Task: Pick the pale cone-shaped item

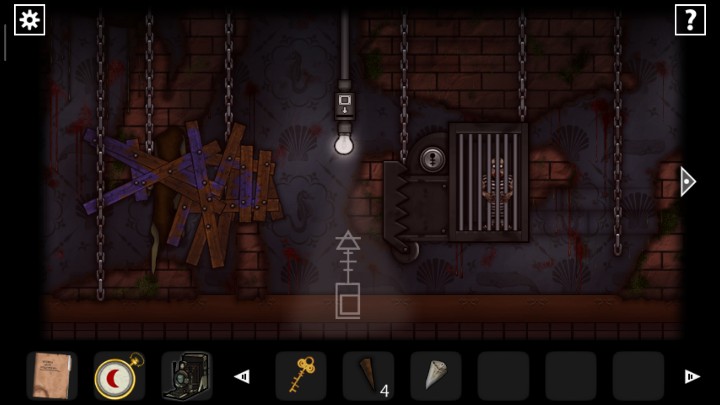Action: pos(435,376)
